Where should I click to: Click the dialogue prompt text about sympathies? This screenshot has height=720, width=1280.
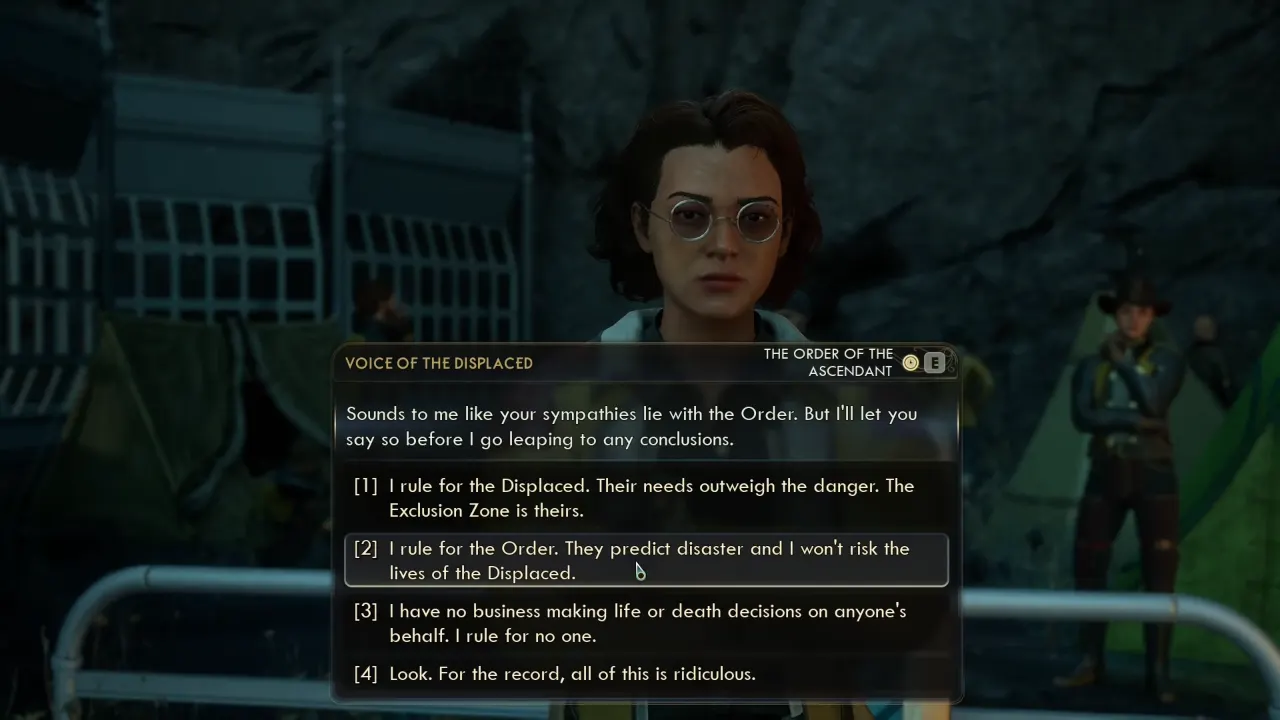631,426
